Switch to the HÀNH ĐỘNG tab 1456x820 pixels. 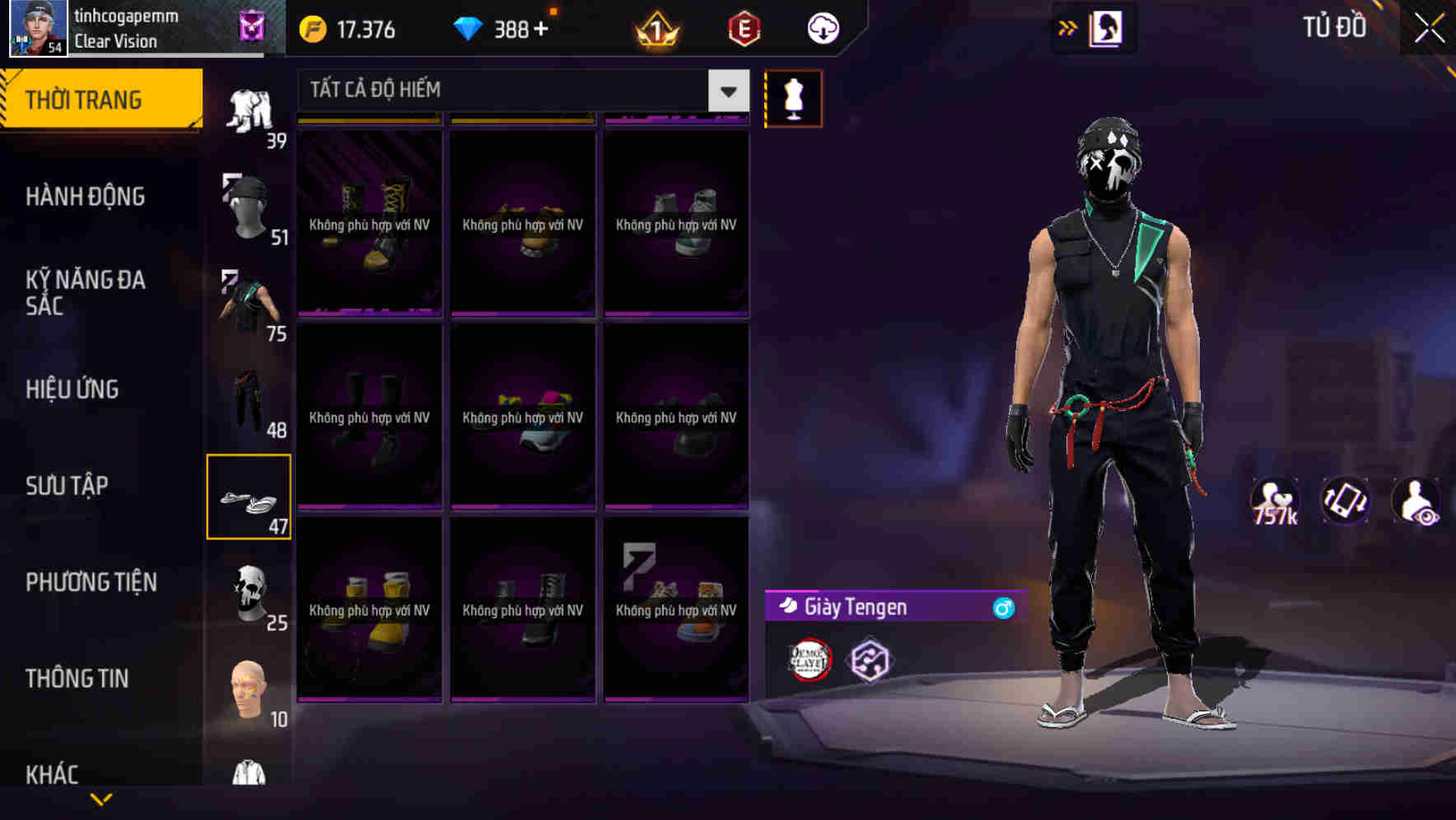point(86,196)
